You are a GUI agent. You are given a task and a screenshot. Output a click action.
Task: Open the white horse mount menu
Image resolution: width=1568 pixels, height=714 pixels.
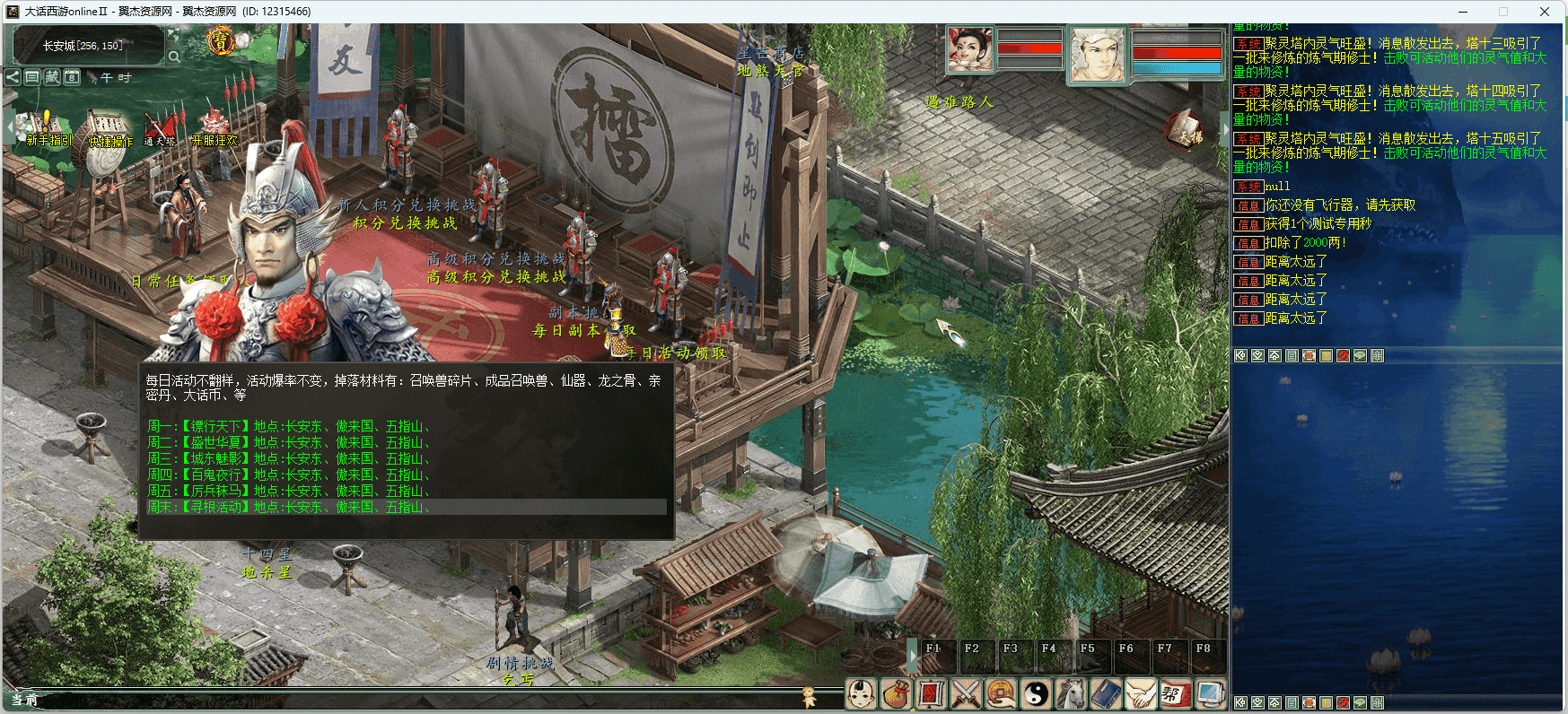coord(1071,693)
